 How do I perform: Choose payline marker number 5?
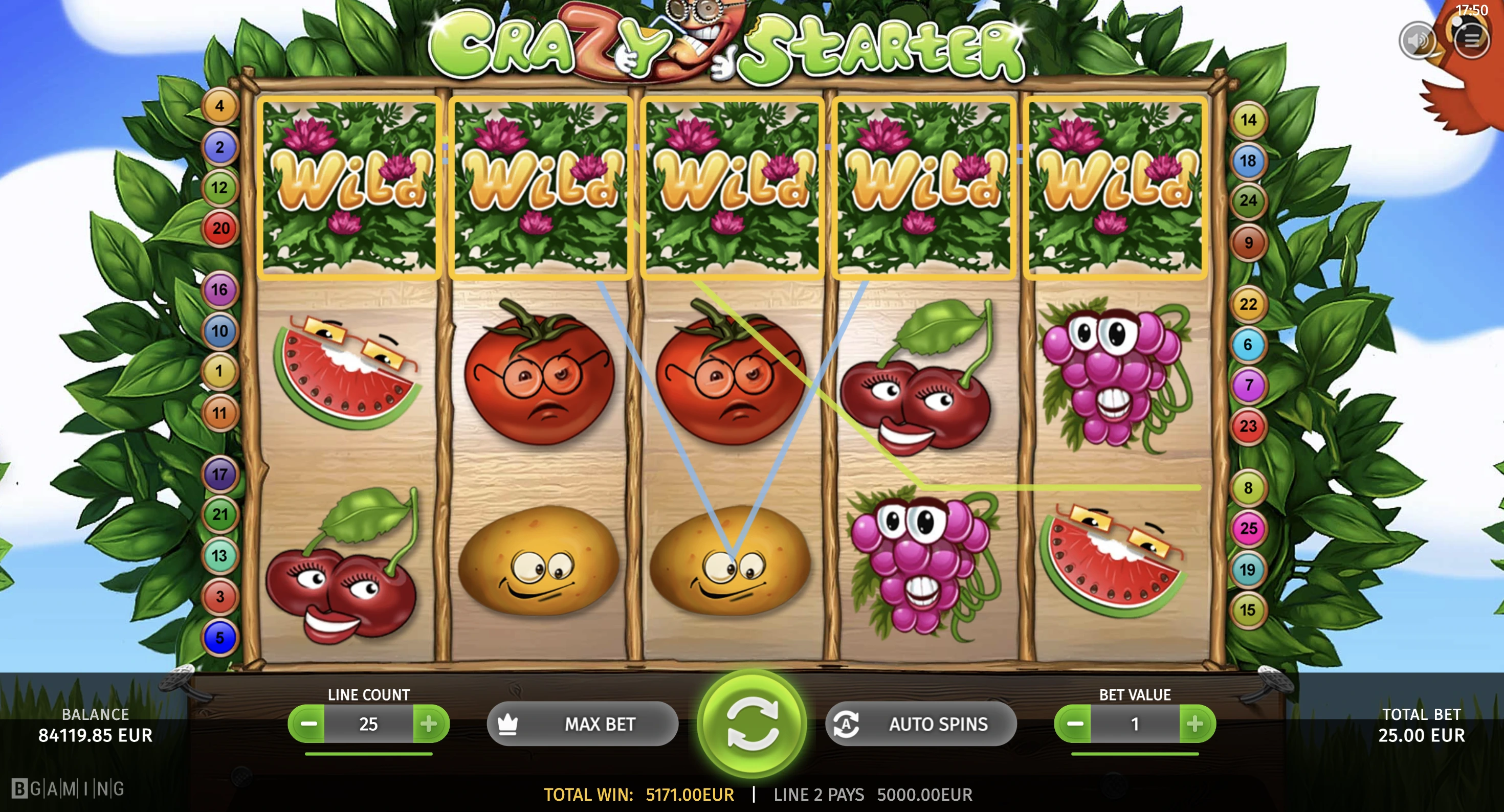(x=219, y=638)
